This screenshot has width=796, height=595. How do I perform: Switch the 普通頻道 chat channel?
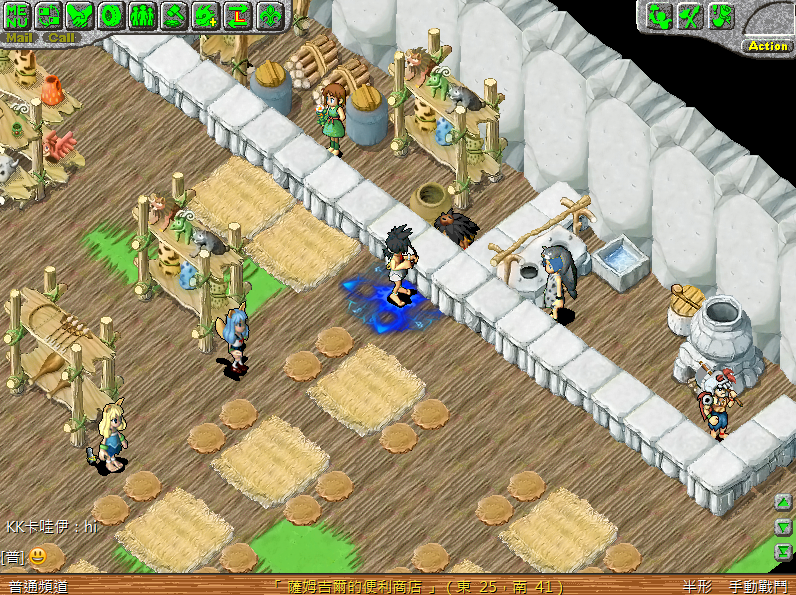pos(37,587)
